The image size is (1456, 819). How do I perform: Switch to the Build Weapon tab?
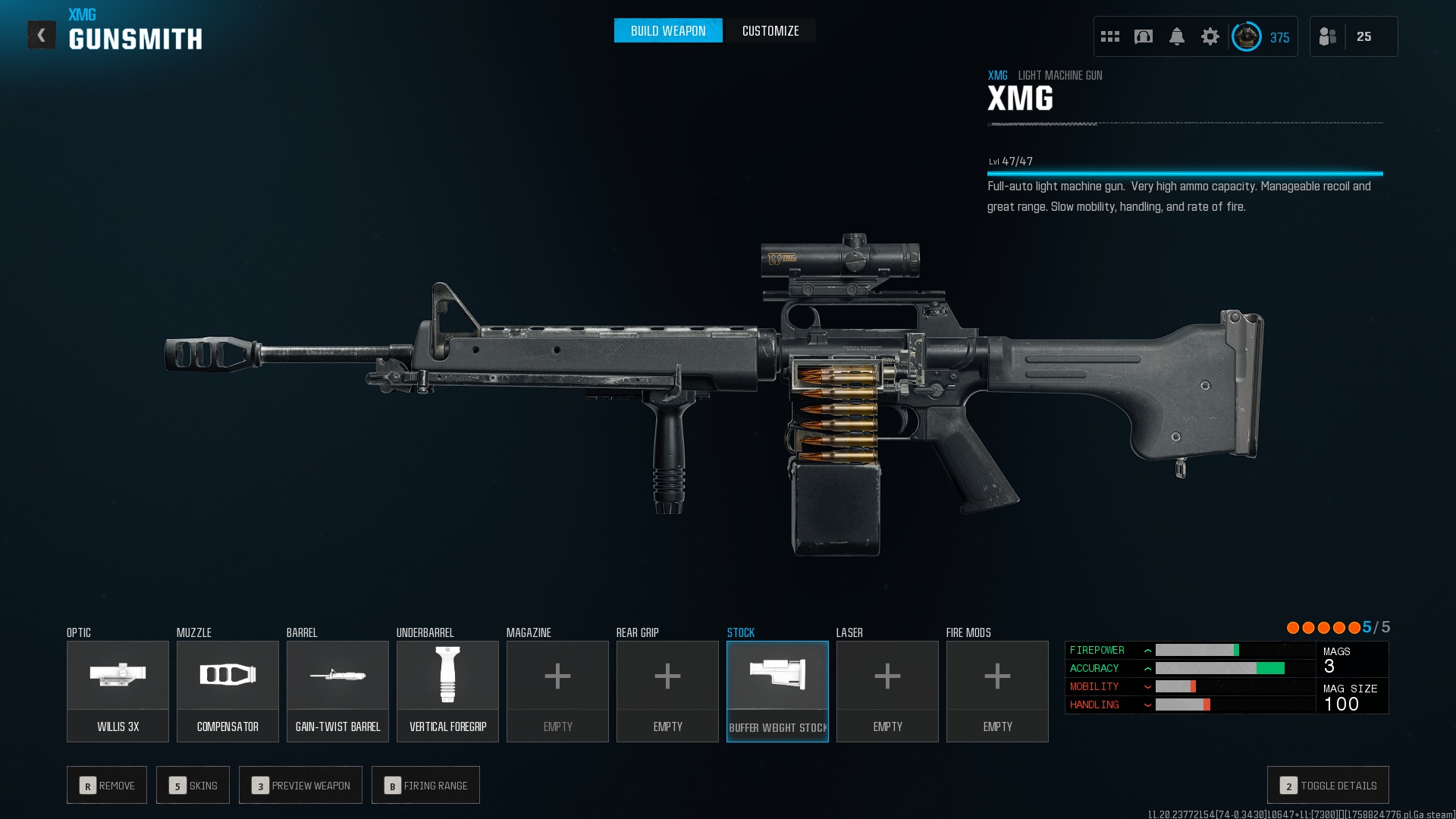tap(668, 31)
